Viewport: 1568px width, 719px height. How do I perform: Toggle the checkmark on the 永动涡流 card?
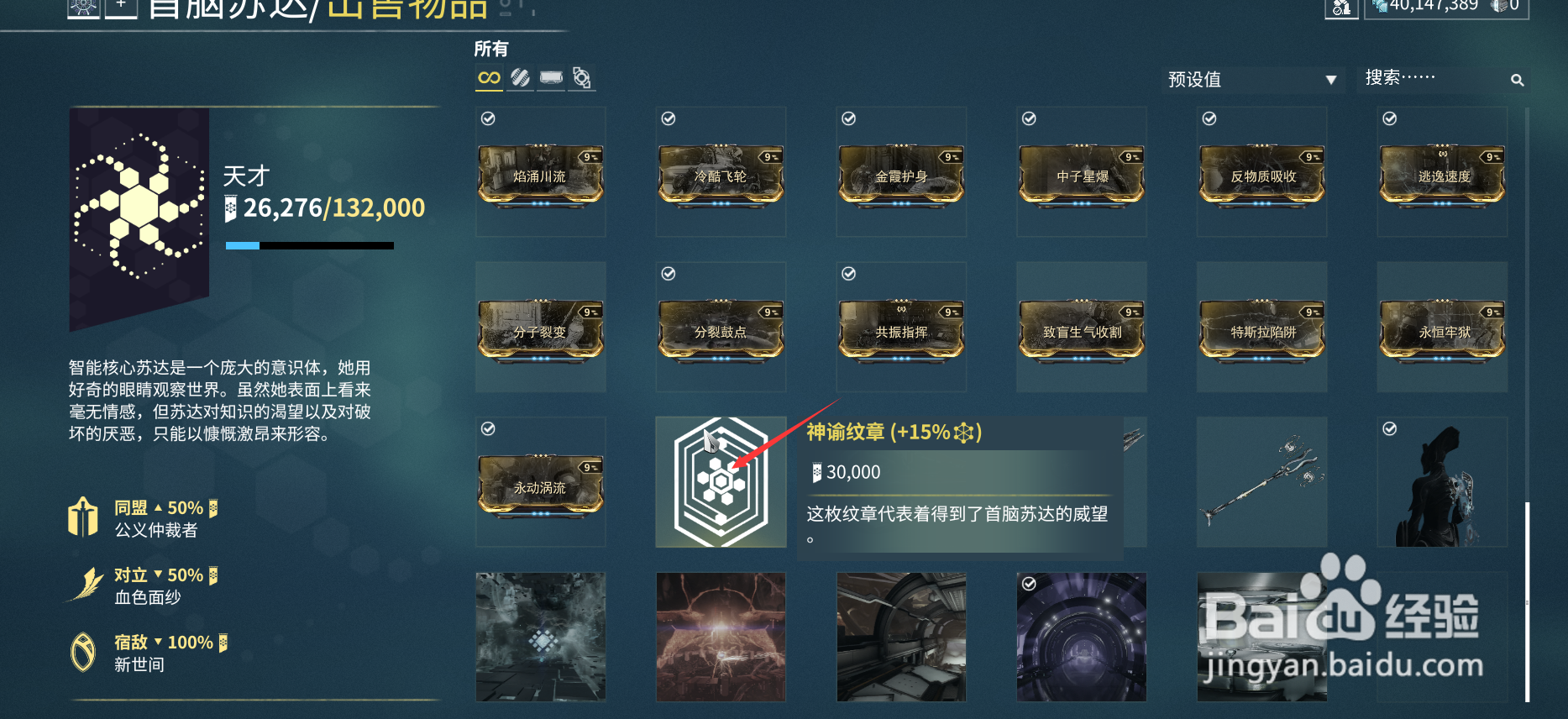click(x=487, y=428)
